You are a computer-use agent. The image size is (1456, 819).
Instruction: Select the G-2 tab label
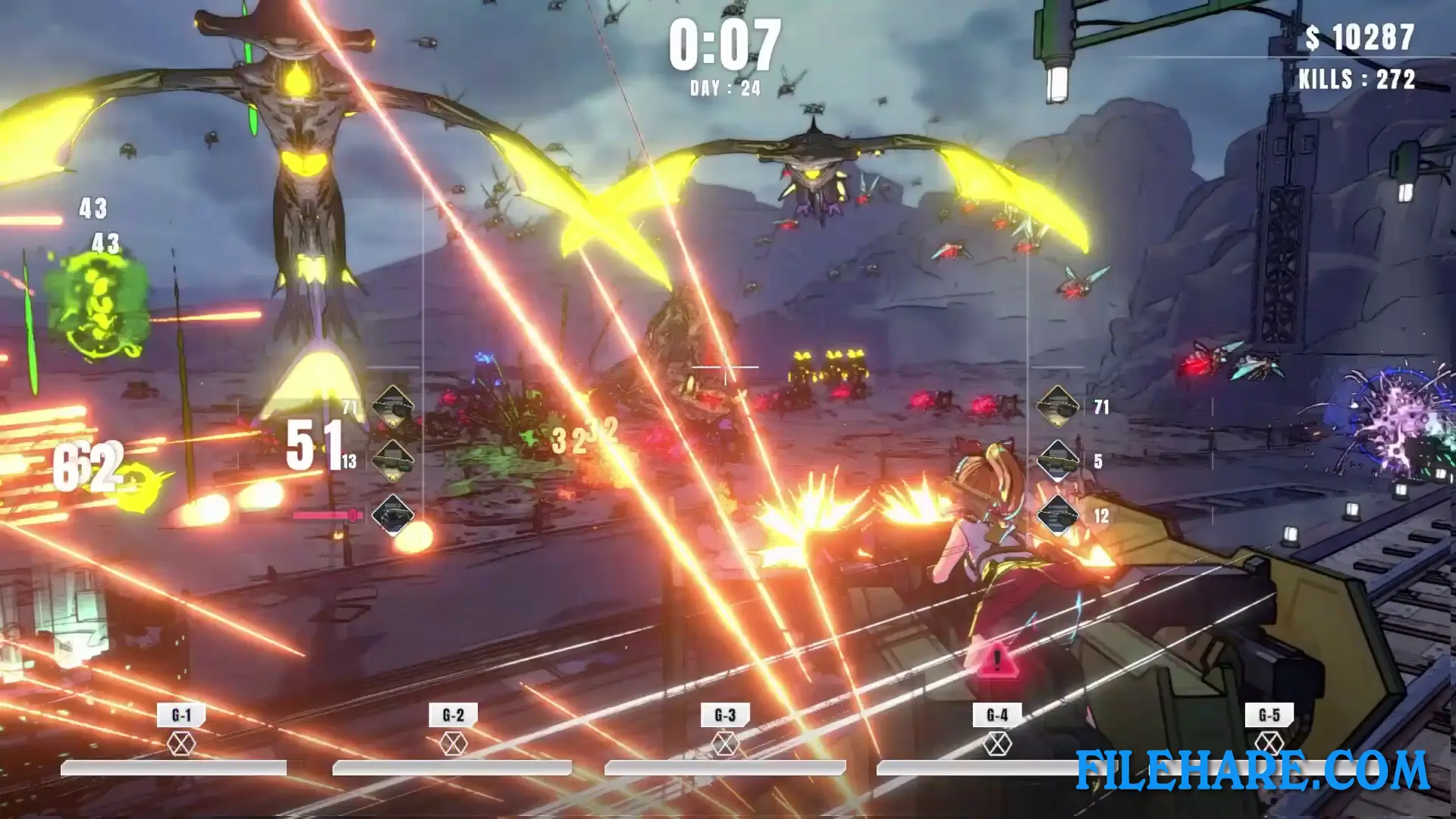453,714
